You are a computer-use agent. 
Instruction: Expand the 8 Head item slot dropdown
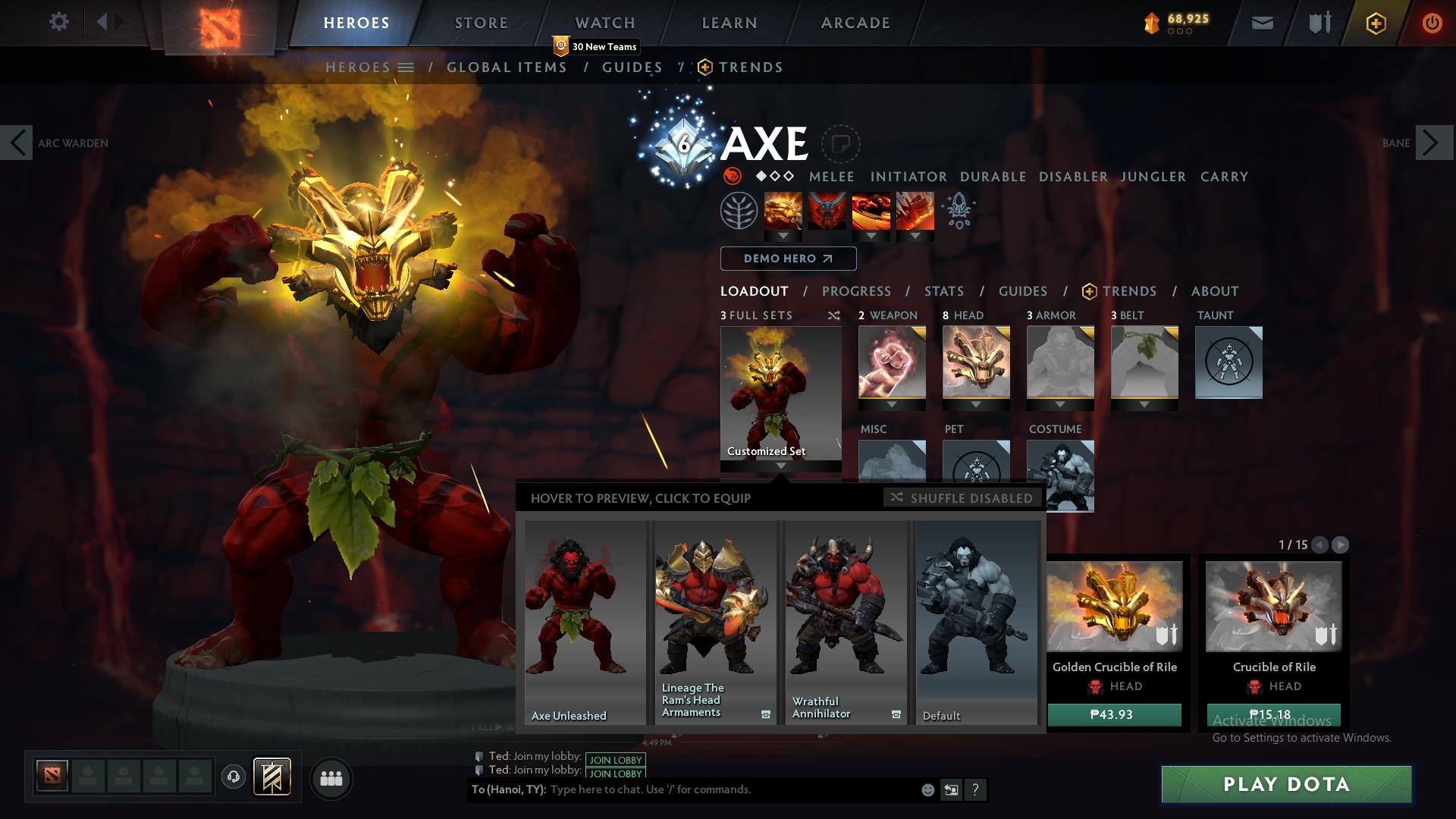tap(976, 403)
